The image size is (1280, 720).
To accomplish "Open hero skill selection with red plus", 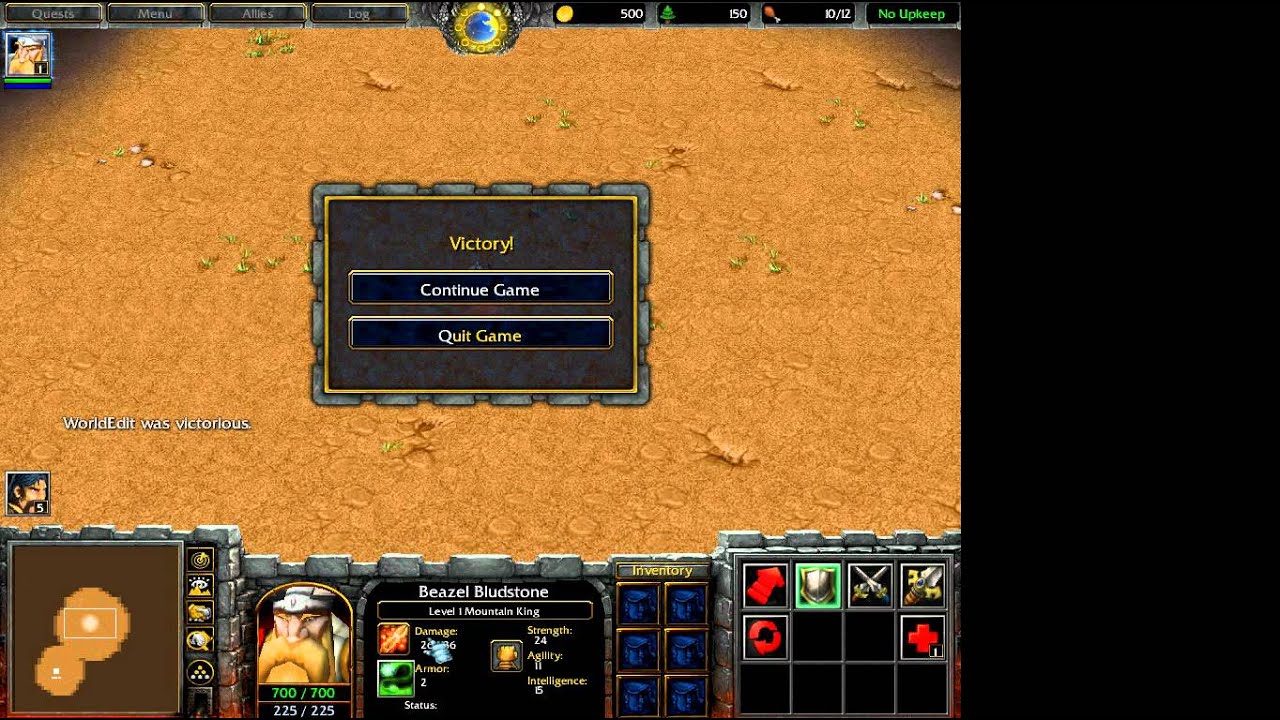I will click(922, 638).
